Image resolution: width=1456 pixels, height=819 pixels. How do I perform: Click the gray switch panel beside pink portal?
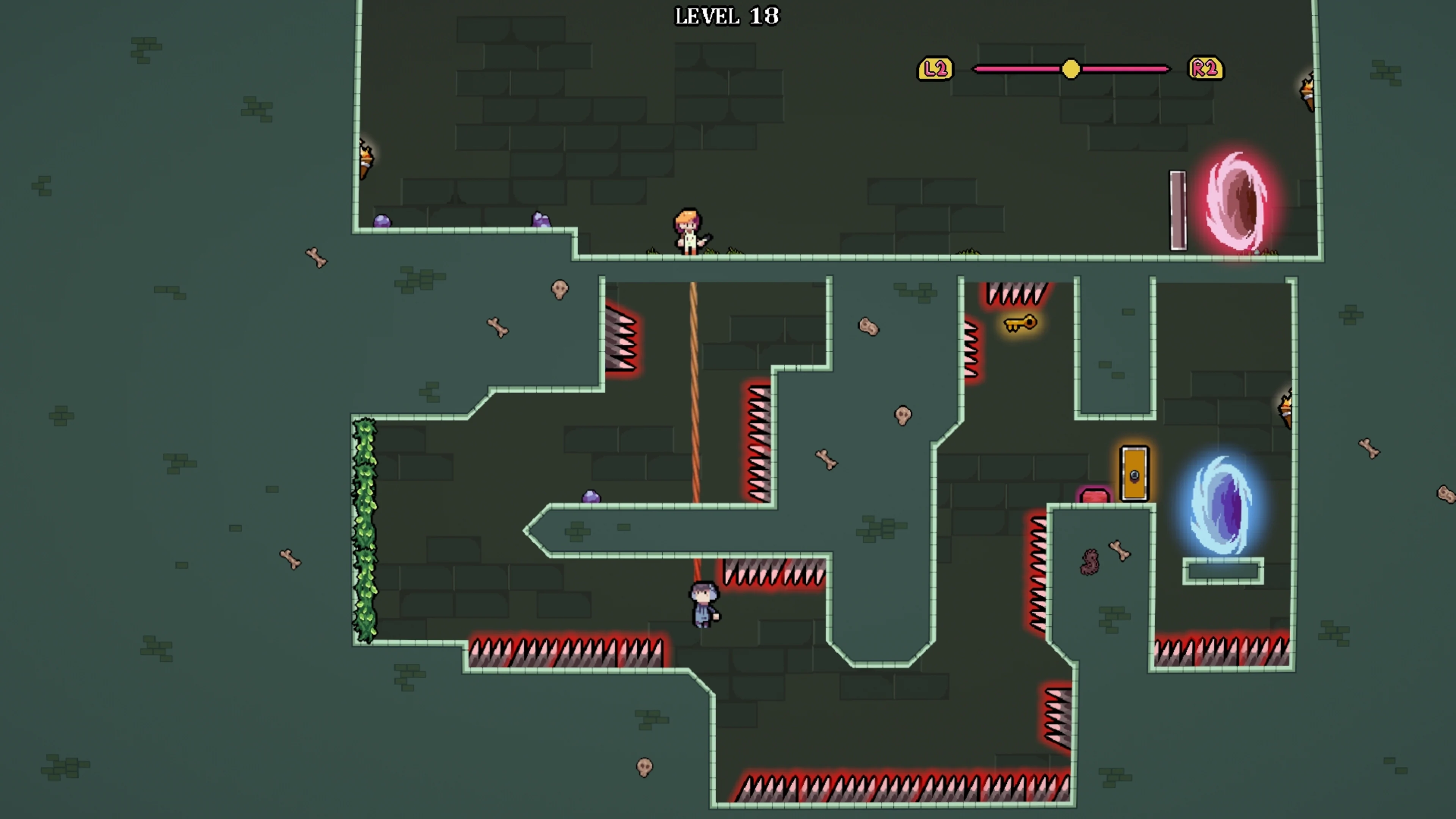[1178, 209]
